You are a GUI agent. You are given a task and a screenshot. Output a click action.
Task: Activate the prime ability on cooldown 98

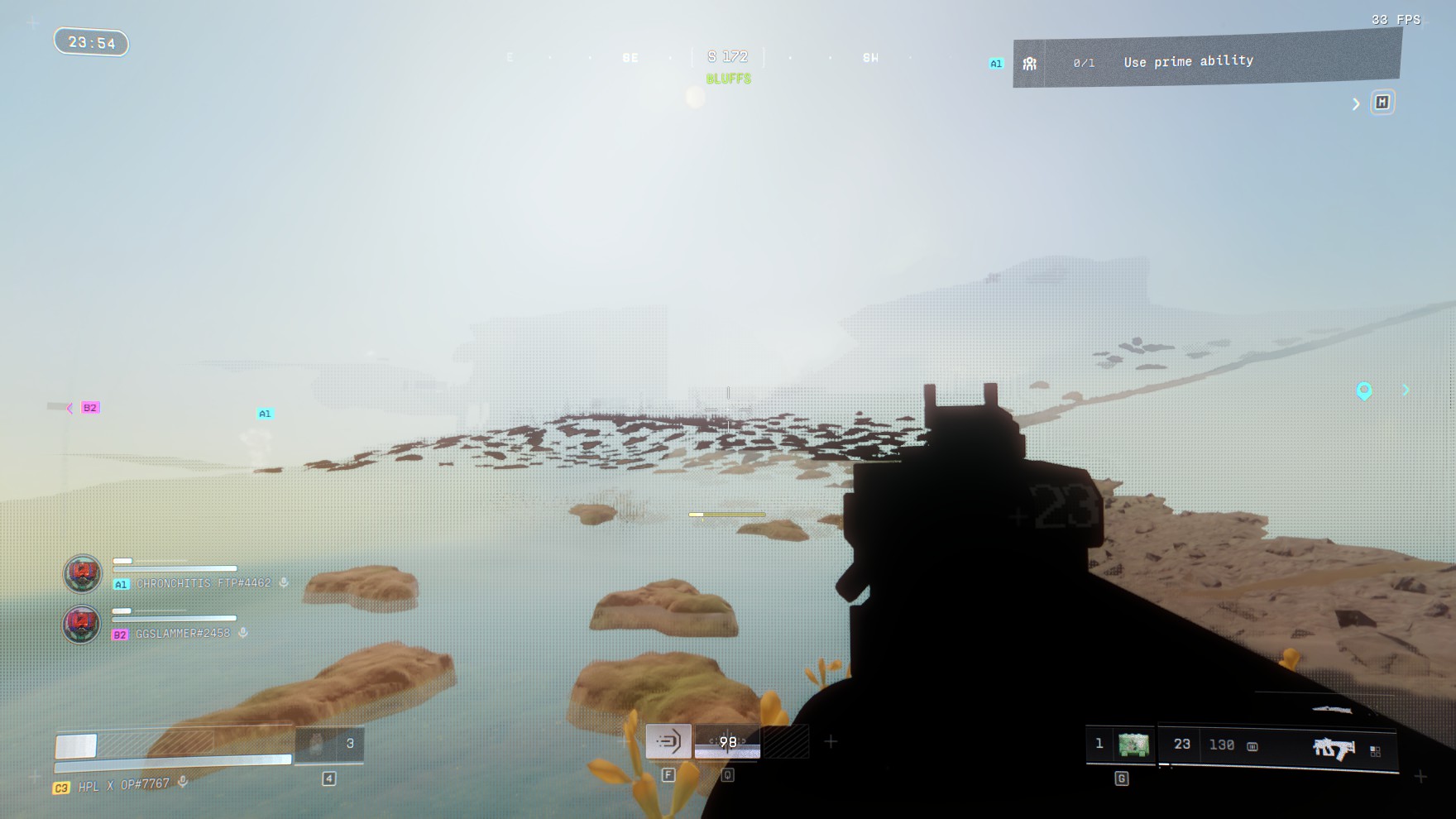[x=727, y=742]
